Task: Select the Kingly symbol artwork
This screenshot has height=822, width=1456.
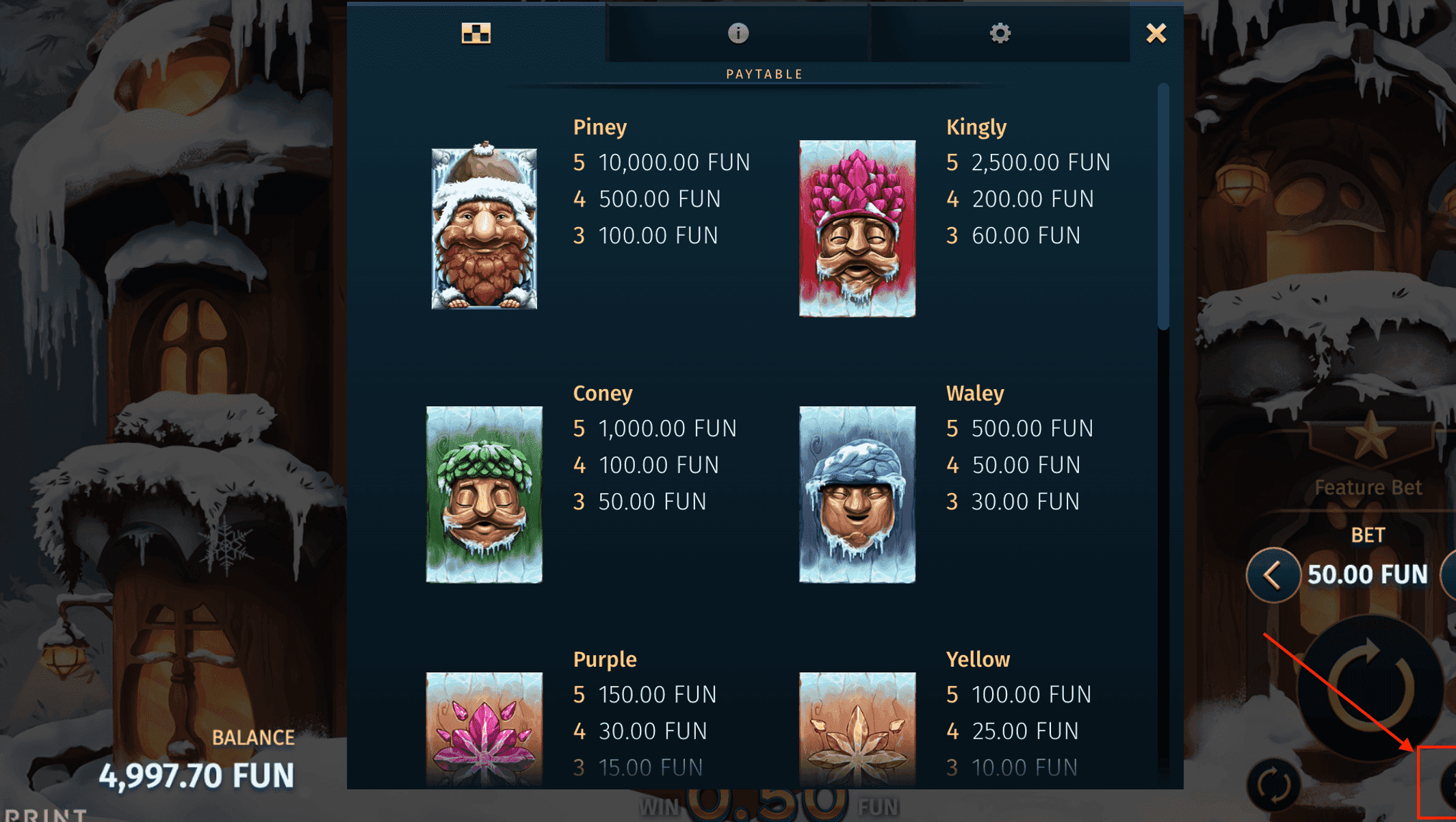Action: (857, 226)
